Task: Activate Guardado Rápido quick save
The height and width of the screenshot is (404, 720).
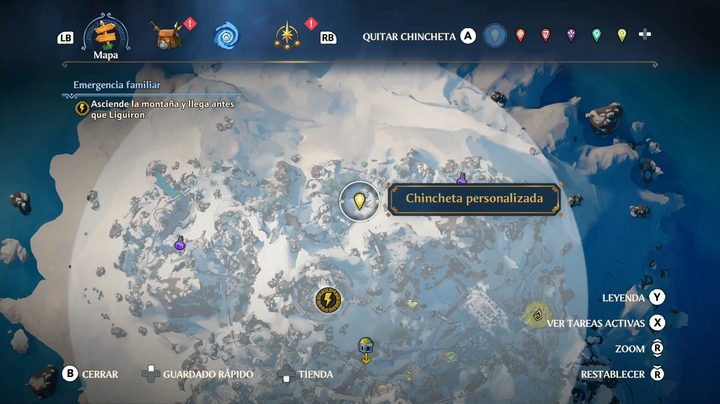Action: tap(198, 374)
